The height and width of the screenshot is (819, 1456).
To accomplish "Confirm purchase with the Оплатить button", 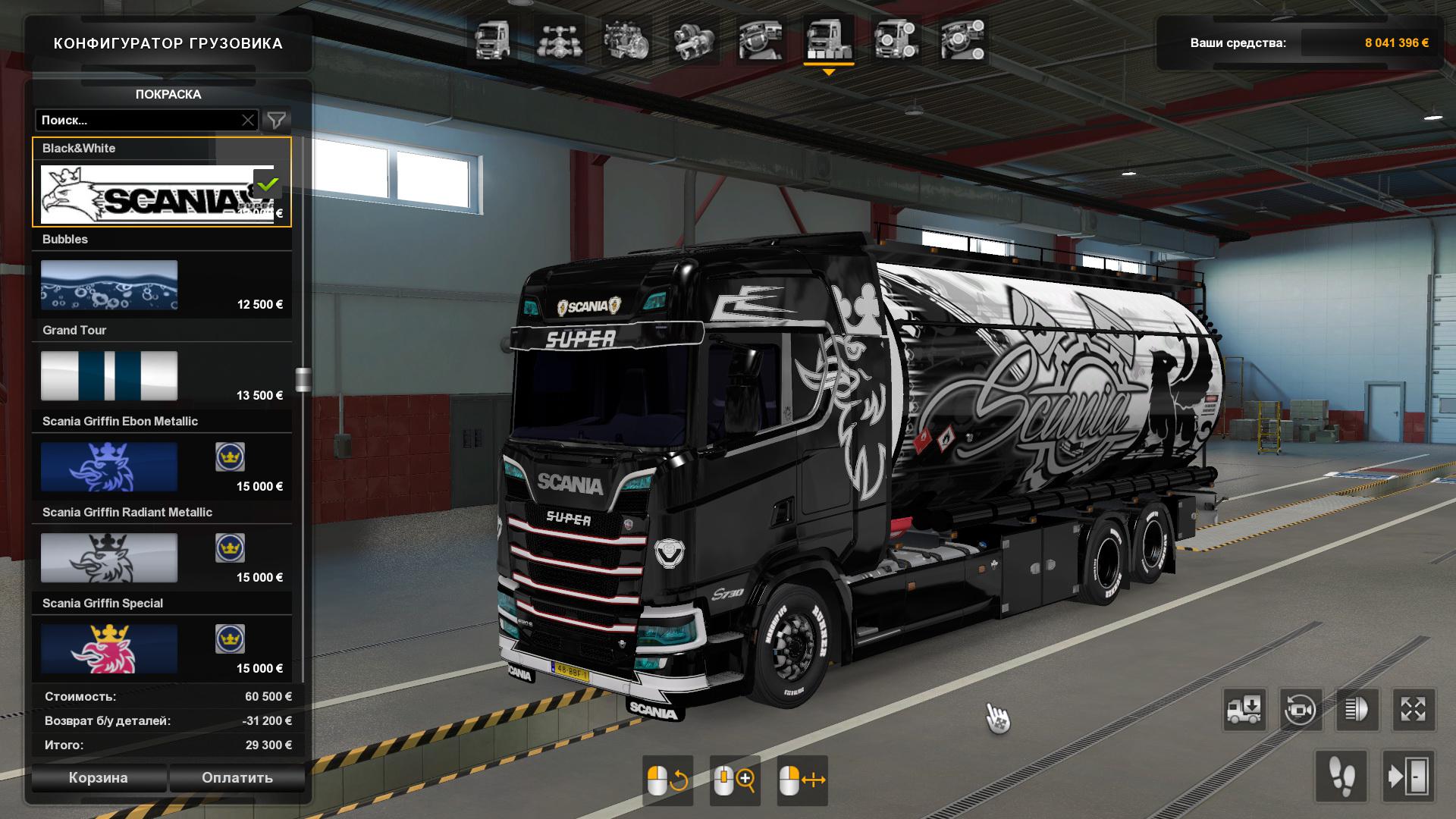I will [237, 777].
